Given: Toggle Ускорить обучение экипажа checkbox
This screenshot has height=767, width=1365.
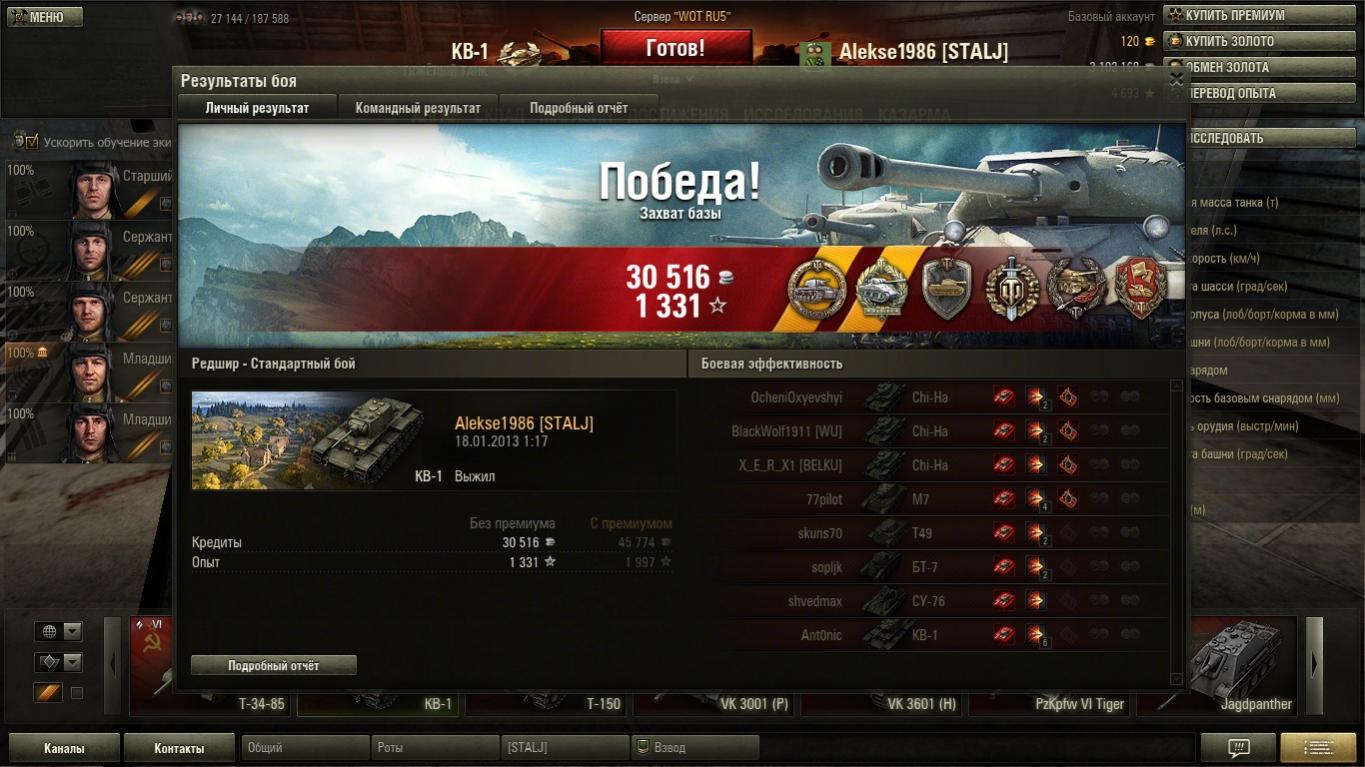Looking at the screenshot, I should pos(31,141).
